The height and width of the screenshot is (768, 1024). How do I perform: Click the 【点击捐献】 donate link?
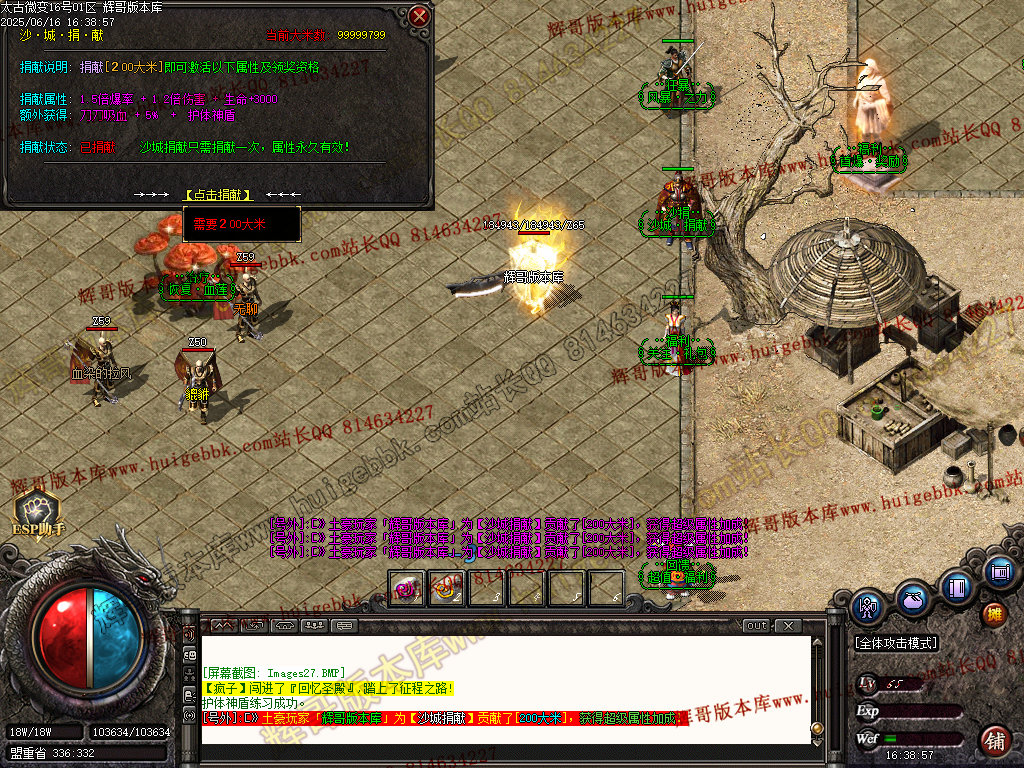(219, 194)
